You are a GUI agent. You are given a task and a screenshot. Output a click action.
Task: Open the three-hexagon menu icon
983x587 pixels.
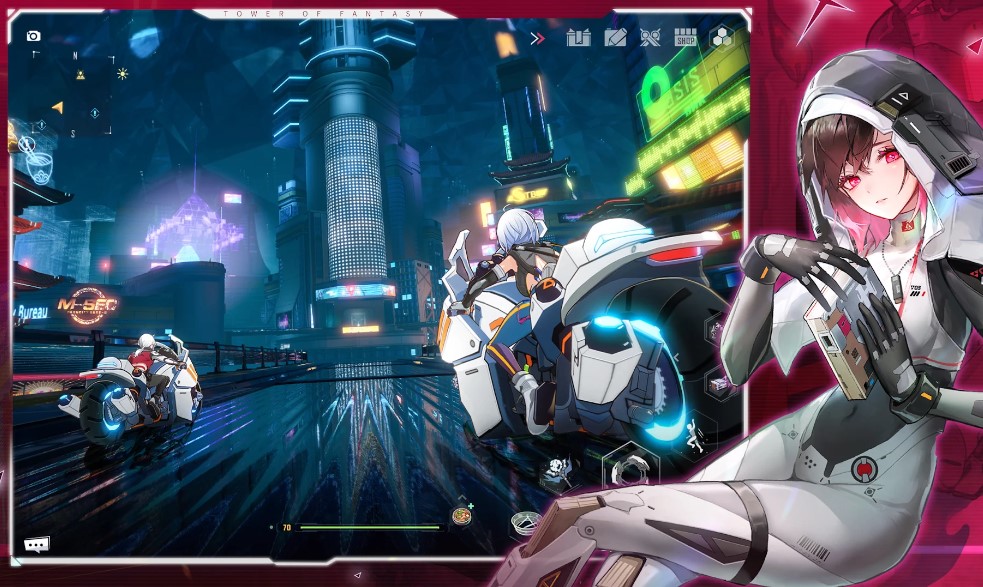point(722,38)
